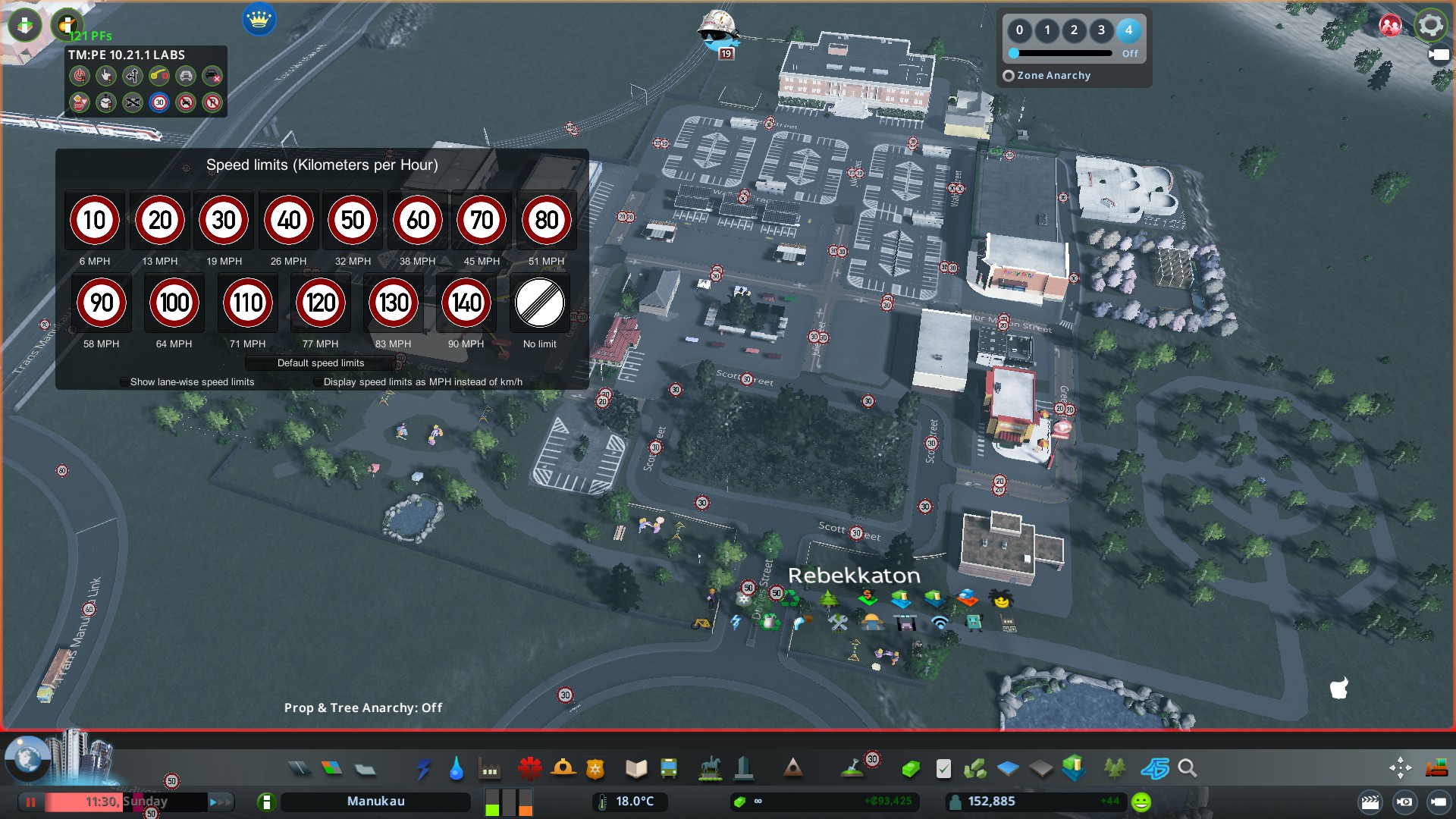
Task: Enable Show lane-wise speed limits
Action: pyautogui.click(x=124, y=382)
